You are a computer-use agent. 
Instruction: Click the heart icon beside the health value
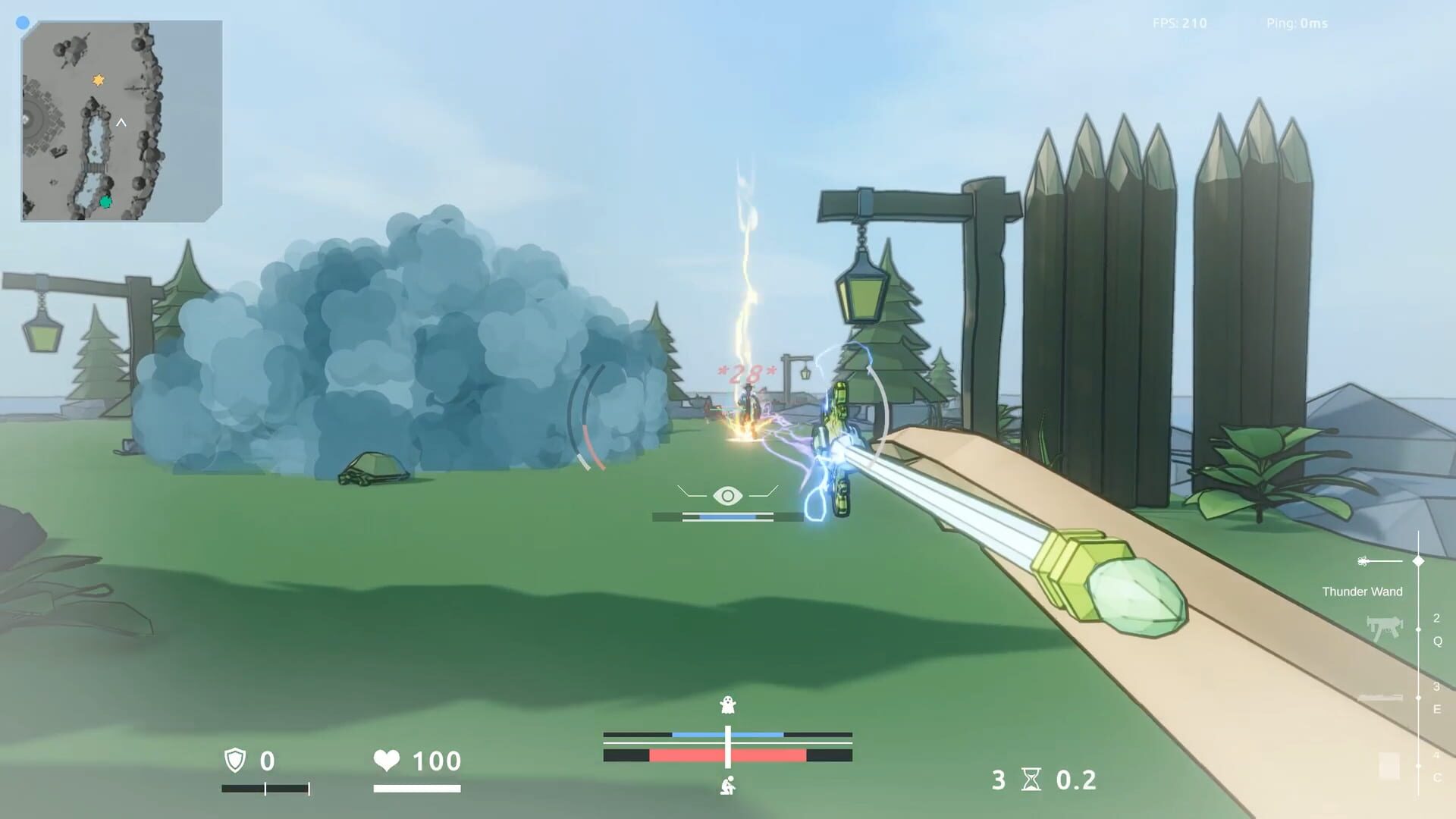pos(388,761)
